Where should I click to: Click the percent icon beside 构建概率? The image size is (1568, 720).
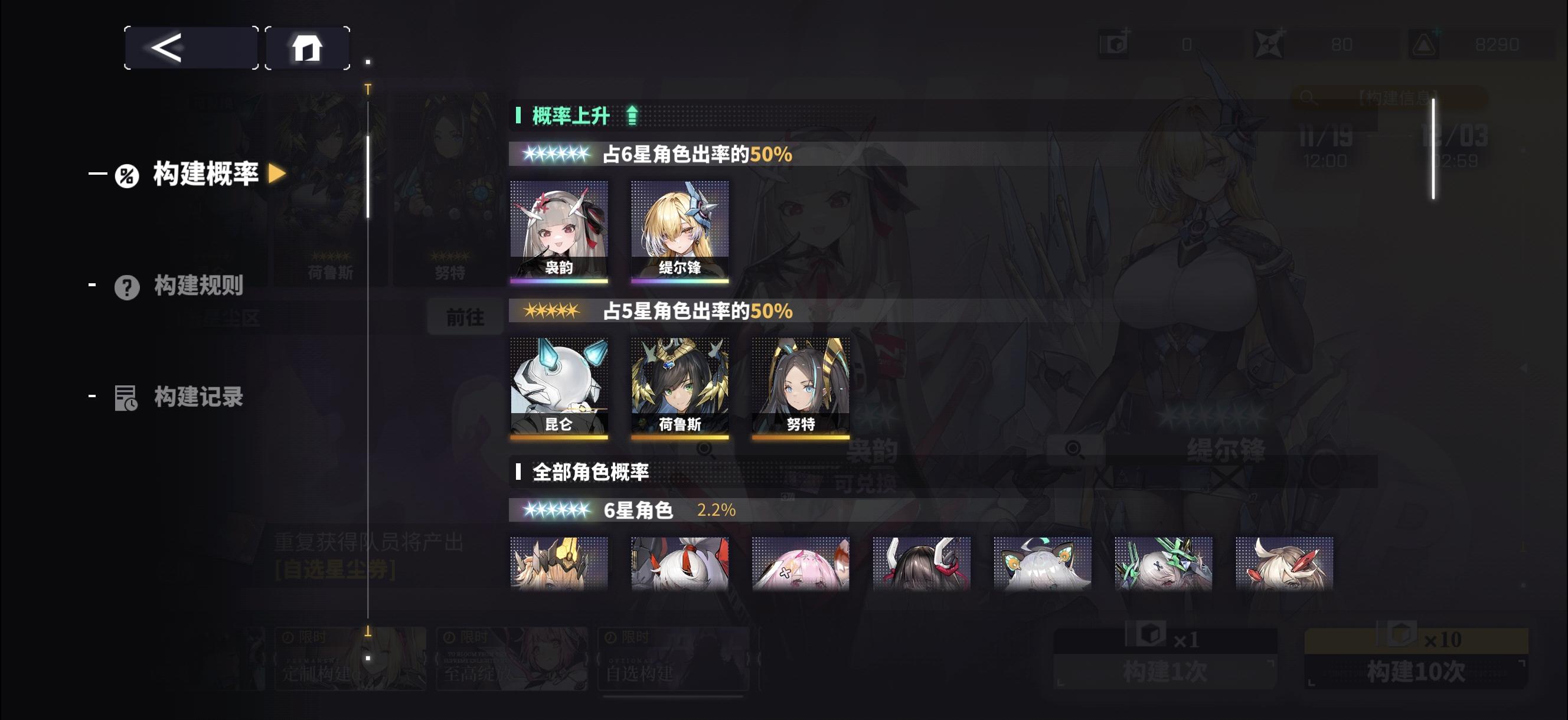click(x=126, y=175)
